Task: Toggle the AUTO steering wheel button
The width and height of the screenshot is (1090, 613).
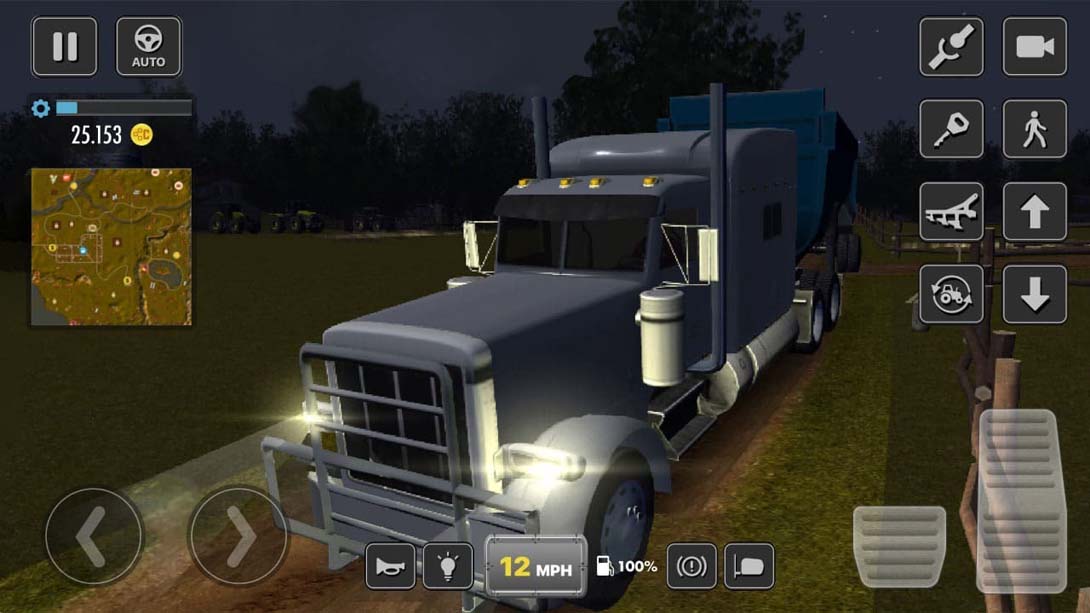Action: (x=148, y=46)
